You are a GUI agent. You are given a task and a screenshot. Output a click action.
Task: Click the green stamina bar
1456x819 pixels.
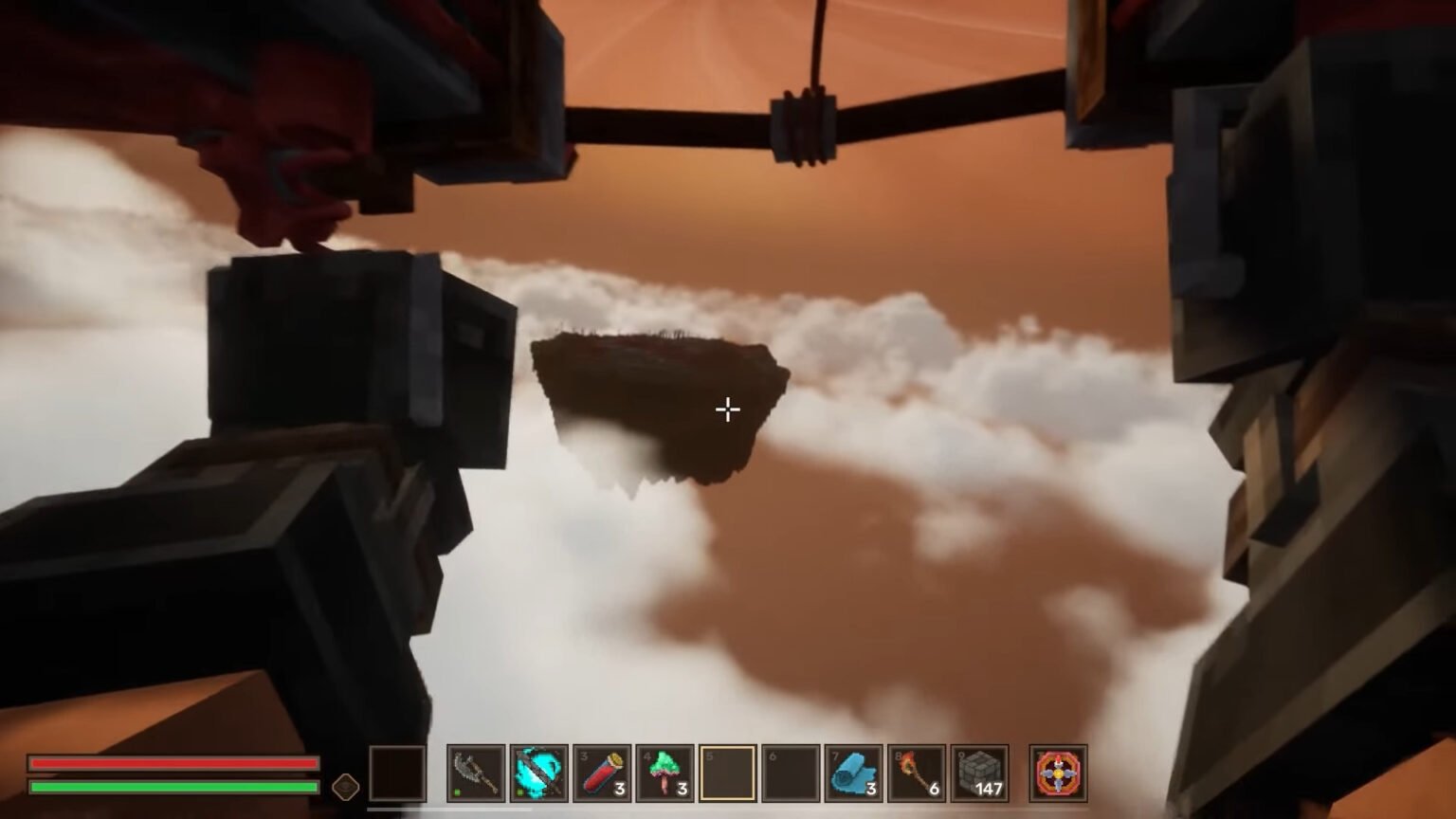[175, 788]
